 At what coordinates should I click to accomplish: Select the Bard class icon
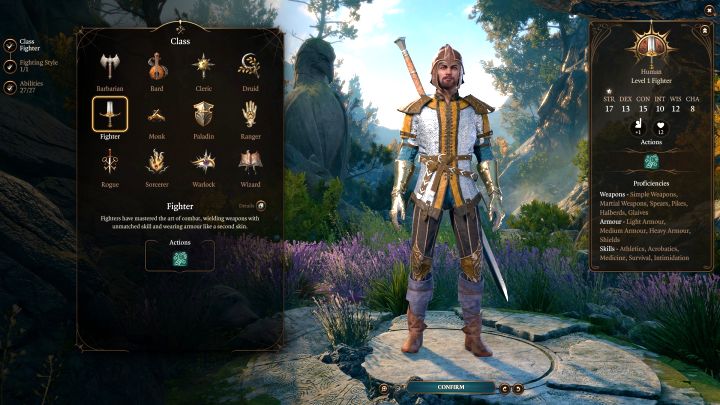[x=157, y=66]
